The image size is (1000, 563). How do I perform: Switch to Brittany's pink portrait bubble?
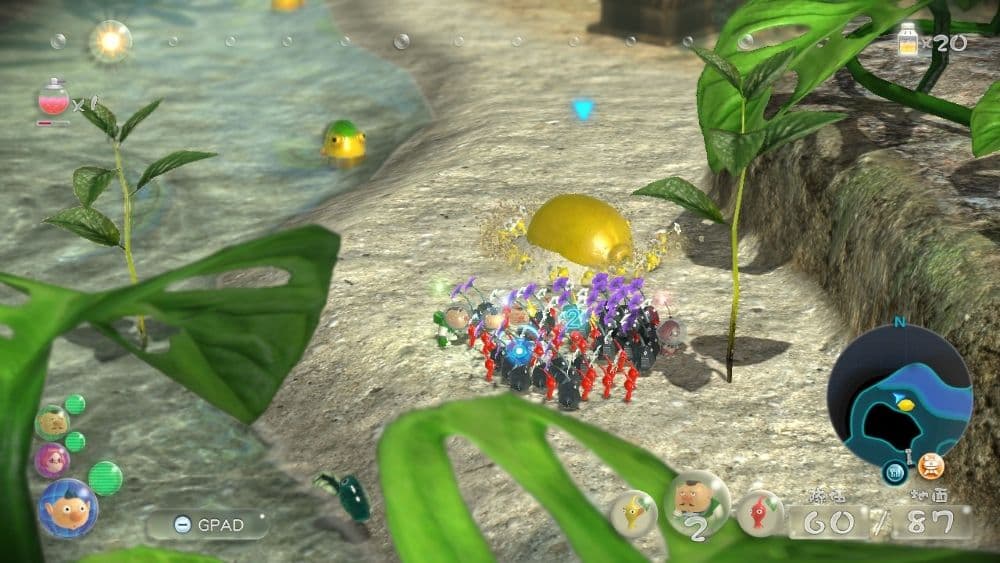(x=52, y=460)
